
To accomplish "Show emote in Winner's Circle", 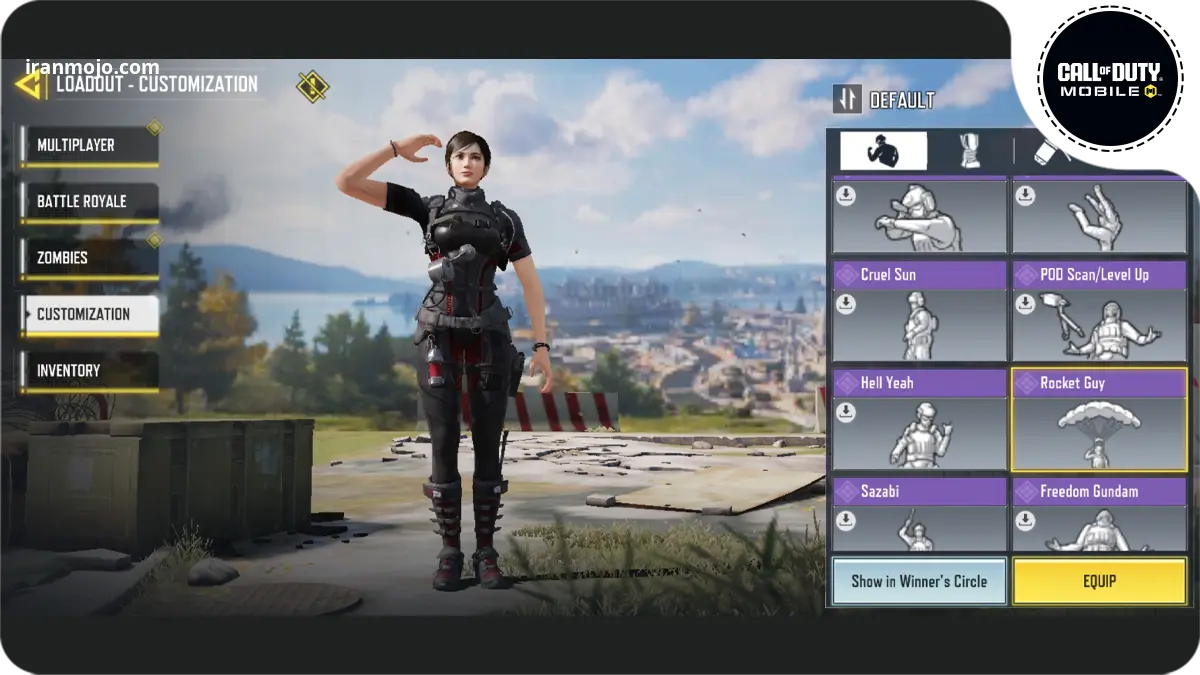I will pos(919,581).
